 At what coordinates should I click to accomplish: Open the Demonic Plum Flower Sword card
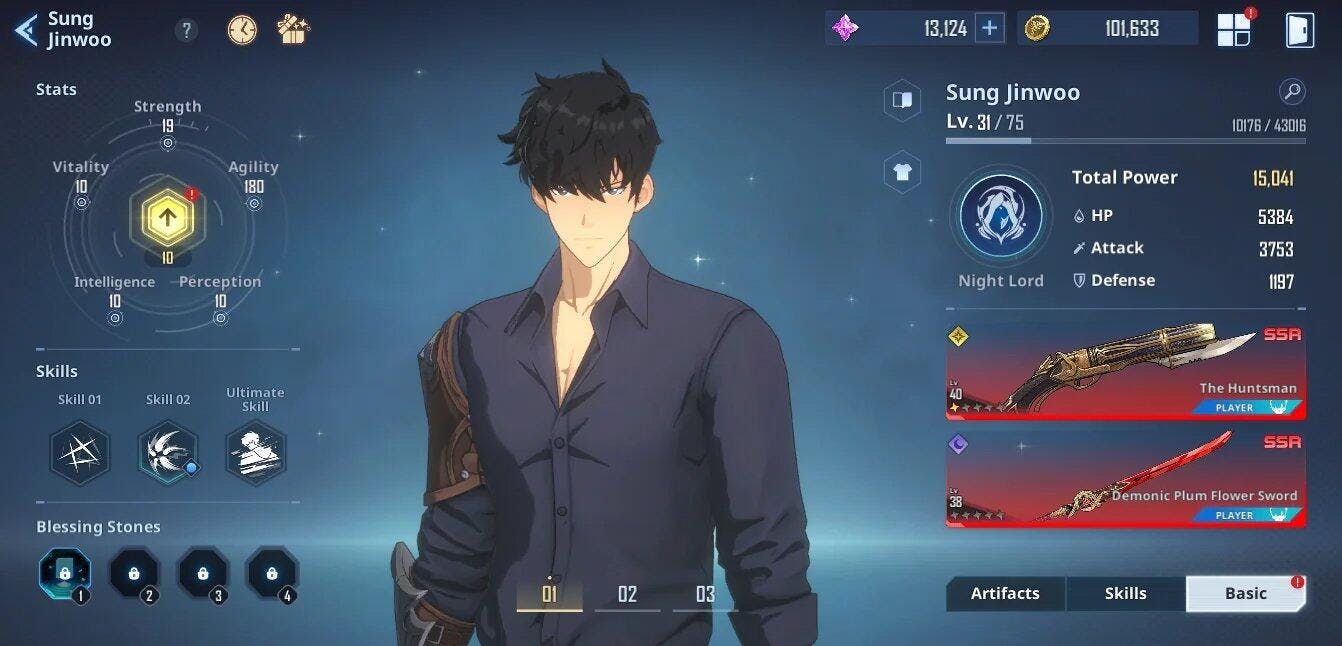[x=1125, y=479]
